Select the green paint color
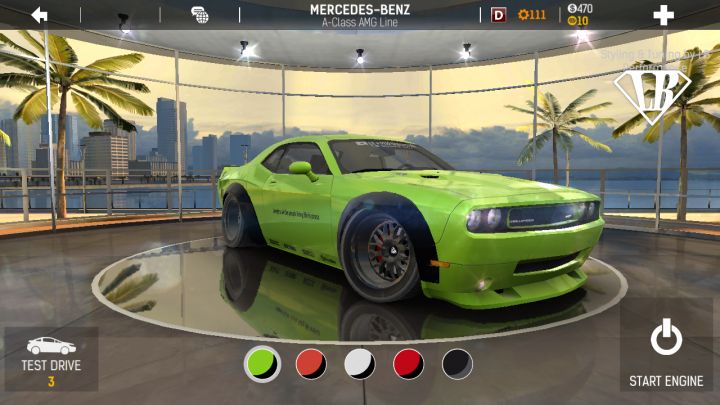The image size is (720, 405). (x=262, y=364)
